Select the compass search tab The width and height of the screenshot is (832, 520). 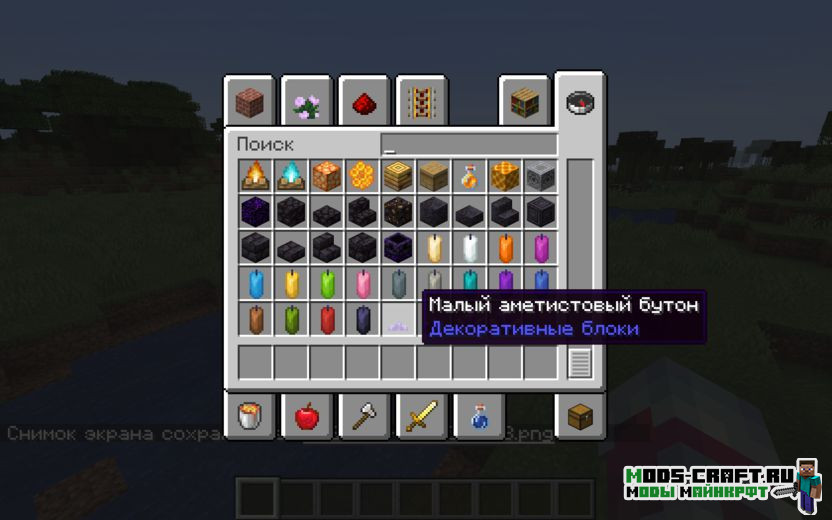click(579, 101)
